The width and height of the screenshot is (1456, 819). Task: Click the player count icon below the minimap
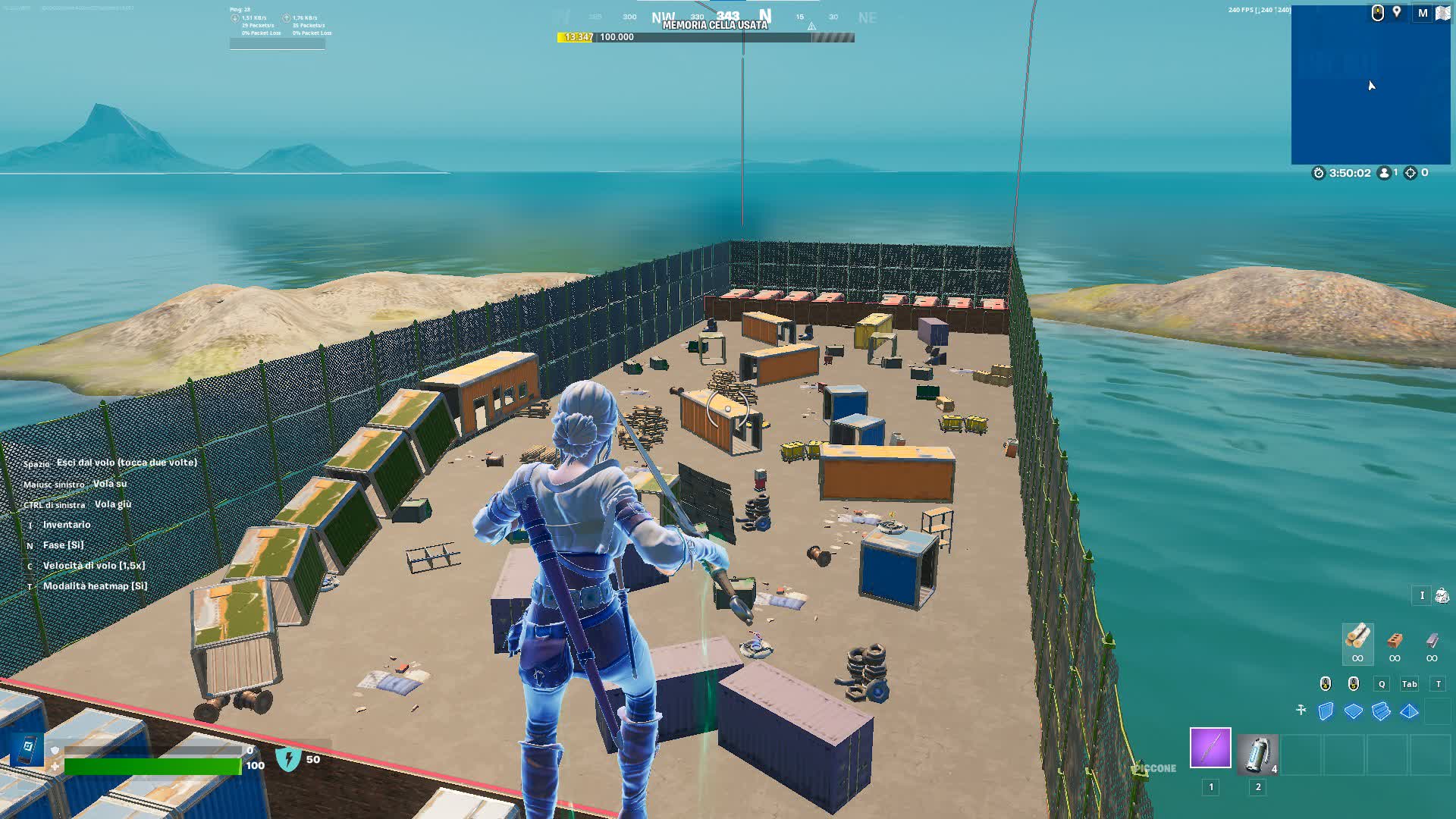tap(1385, 173)
